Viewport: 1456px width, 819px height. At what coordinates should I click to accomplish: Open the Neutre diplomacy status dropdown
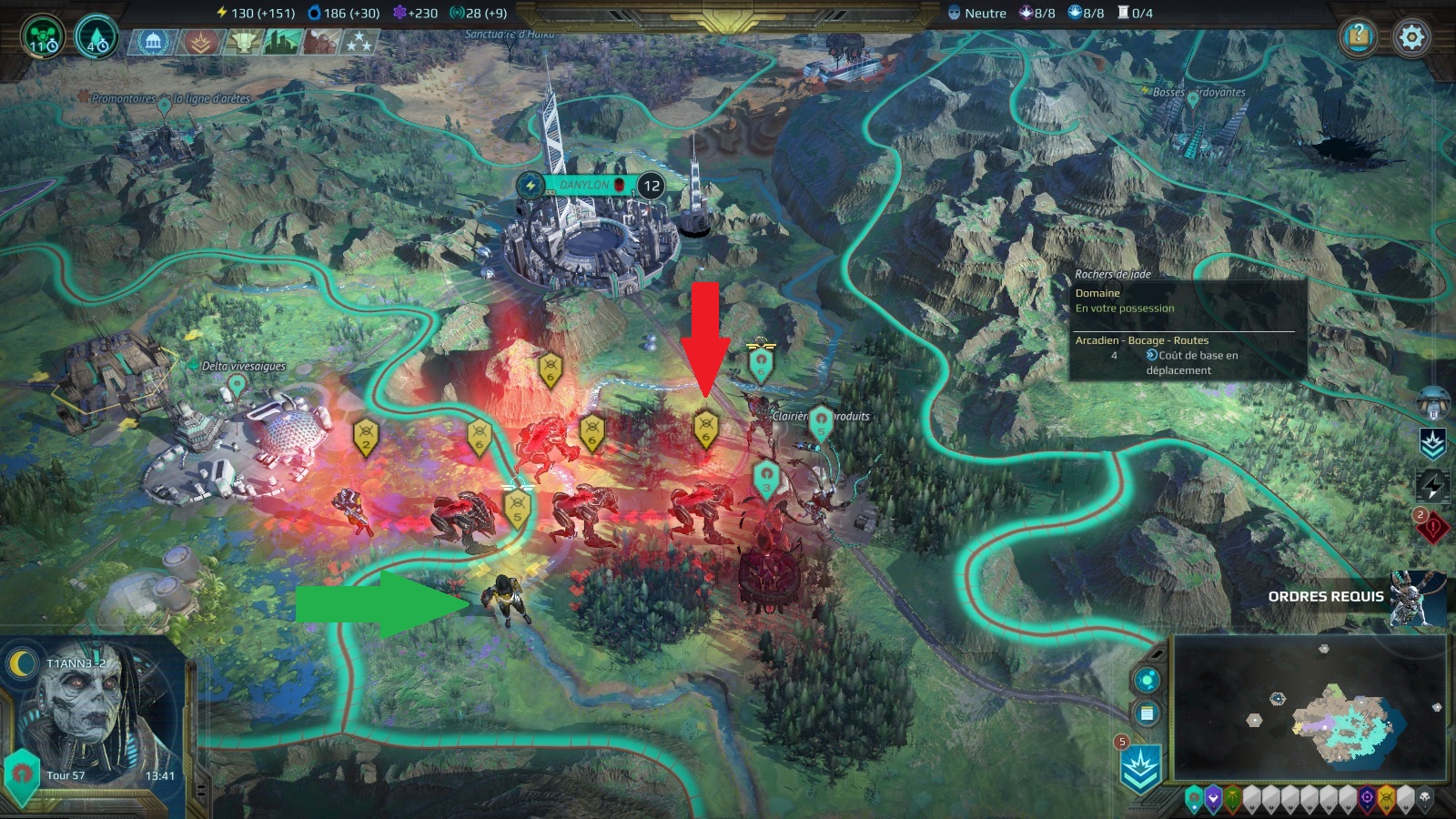point(978,13)
